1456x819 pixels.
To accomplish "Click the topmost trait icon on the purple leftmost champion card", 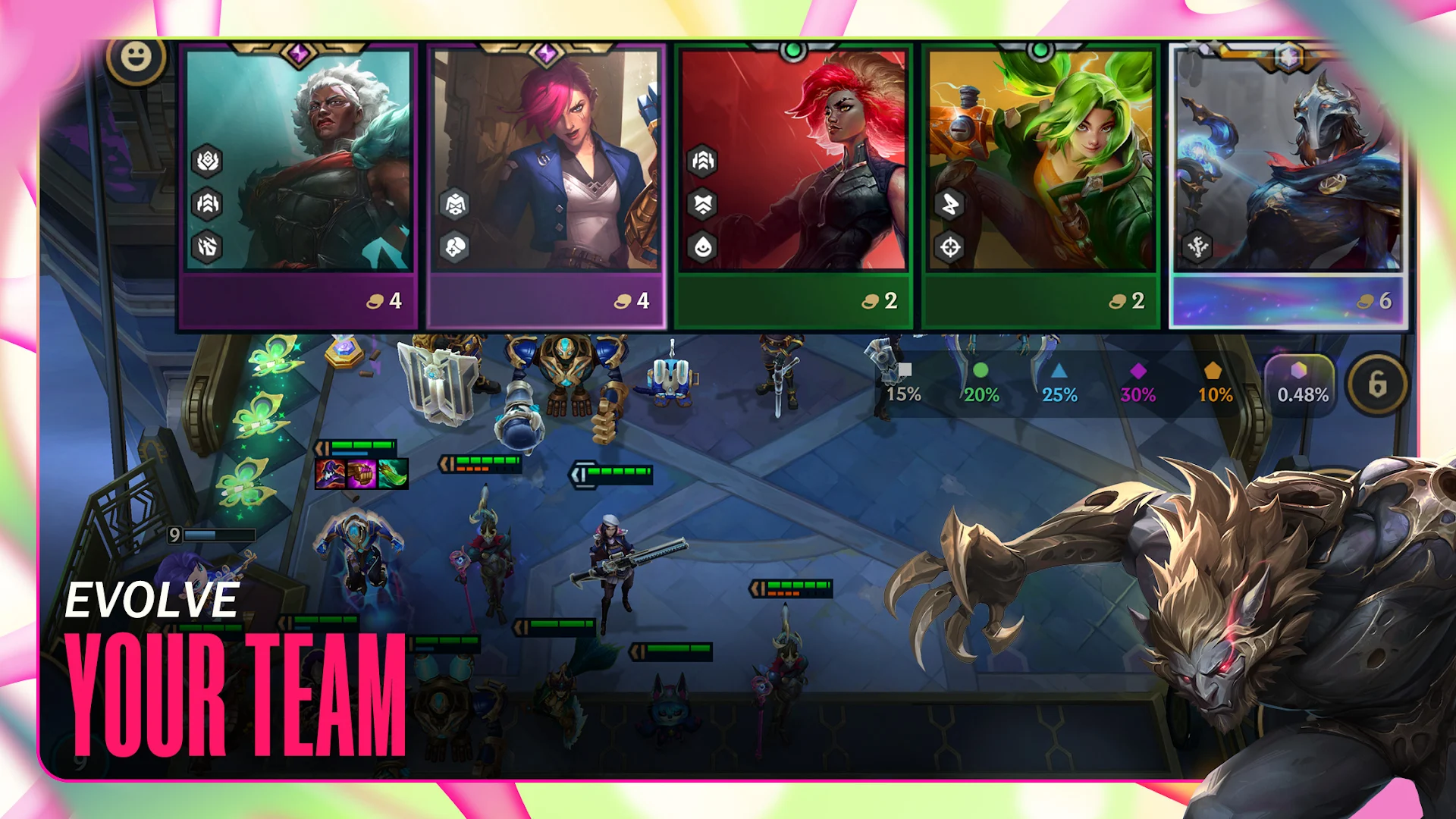I will click(x=206, y=159).
